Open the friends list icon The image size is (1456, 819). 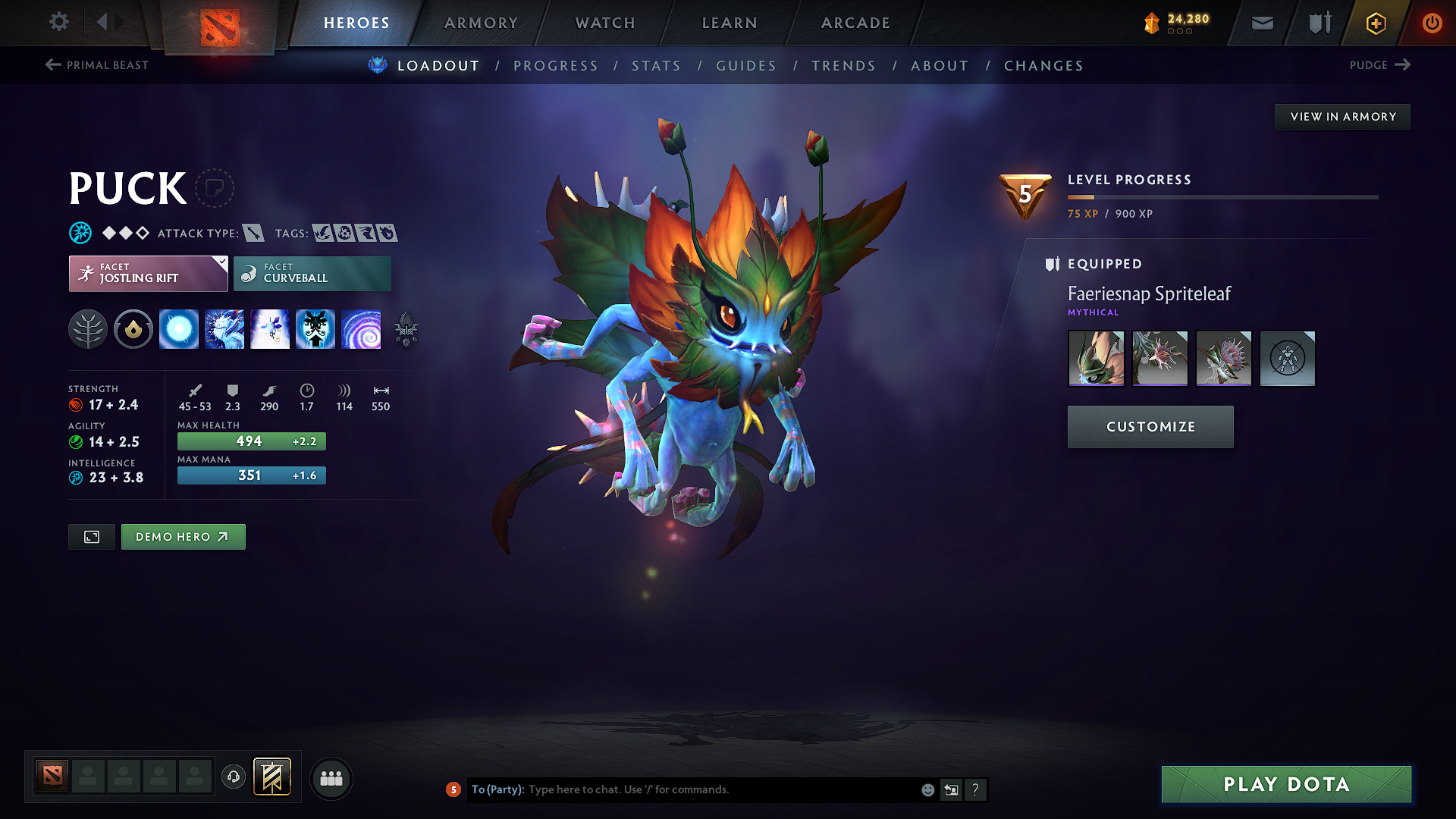(331, 778)
